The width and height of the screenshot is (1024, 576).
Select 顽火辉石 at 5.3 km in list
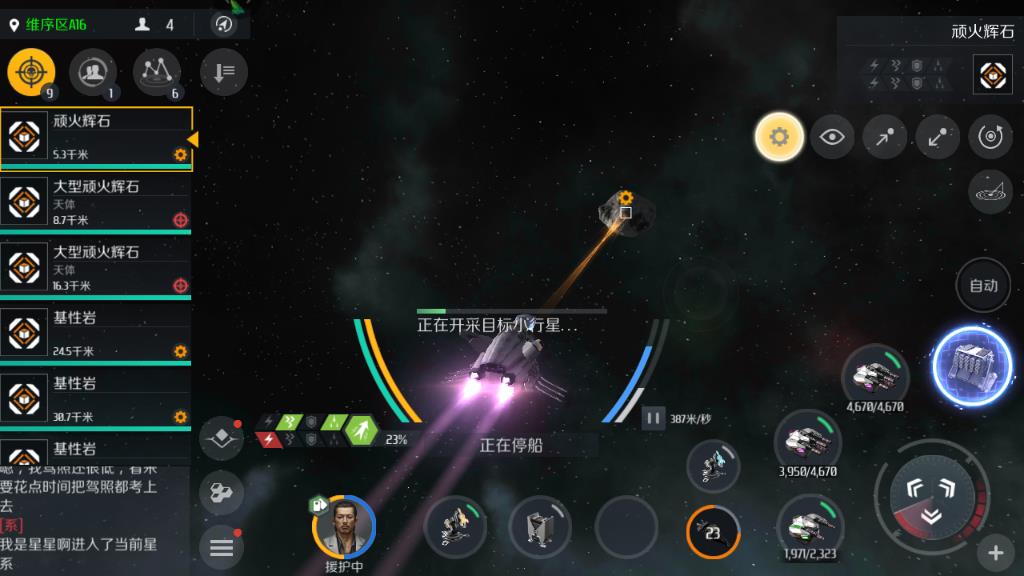coord(96,138)
